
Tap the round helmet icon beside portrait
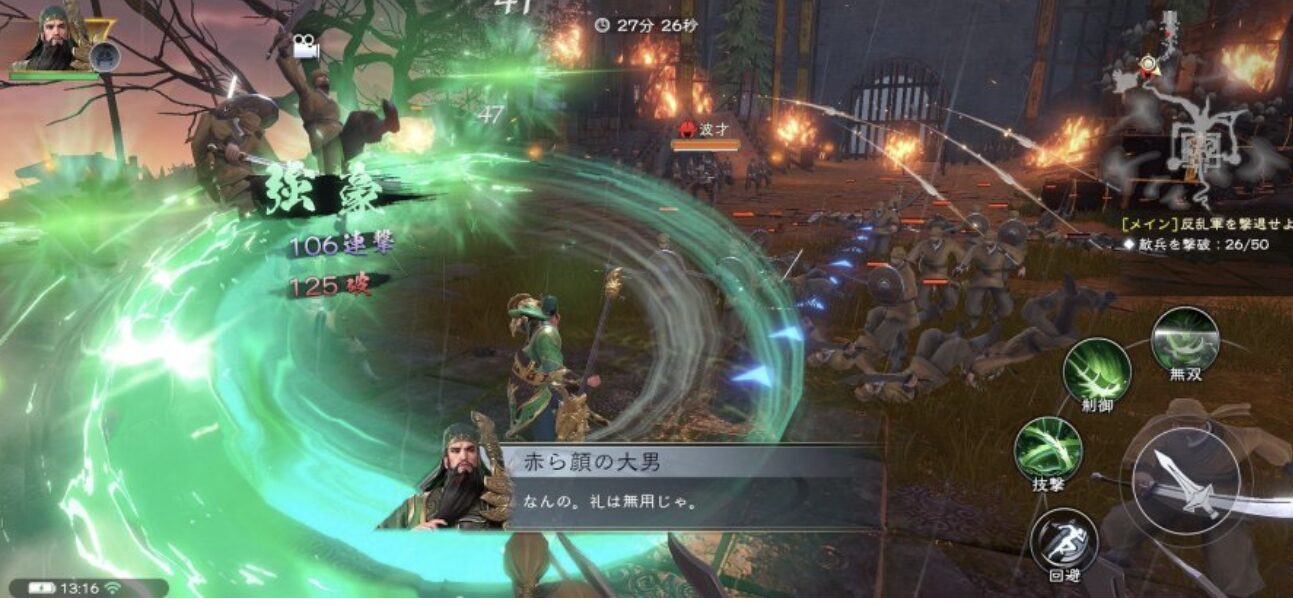(x=100, y=56)
